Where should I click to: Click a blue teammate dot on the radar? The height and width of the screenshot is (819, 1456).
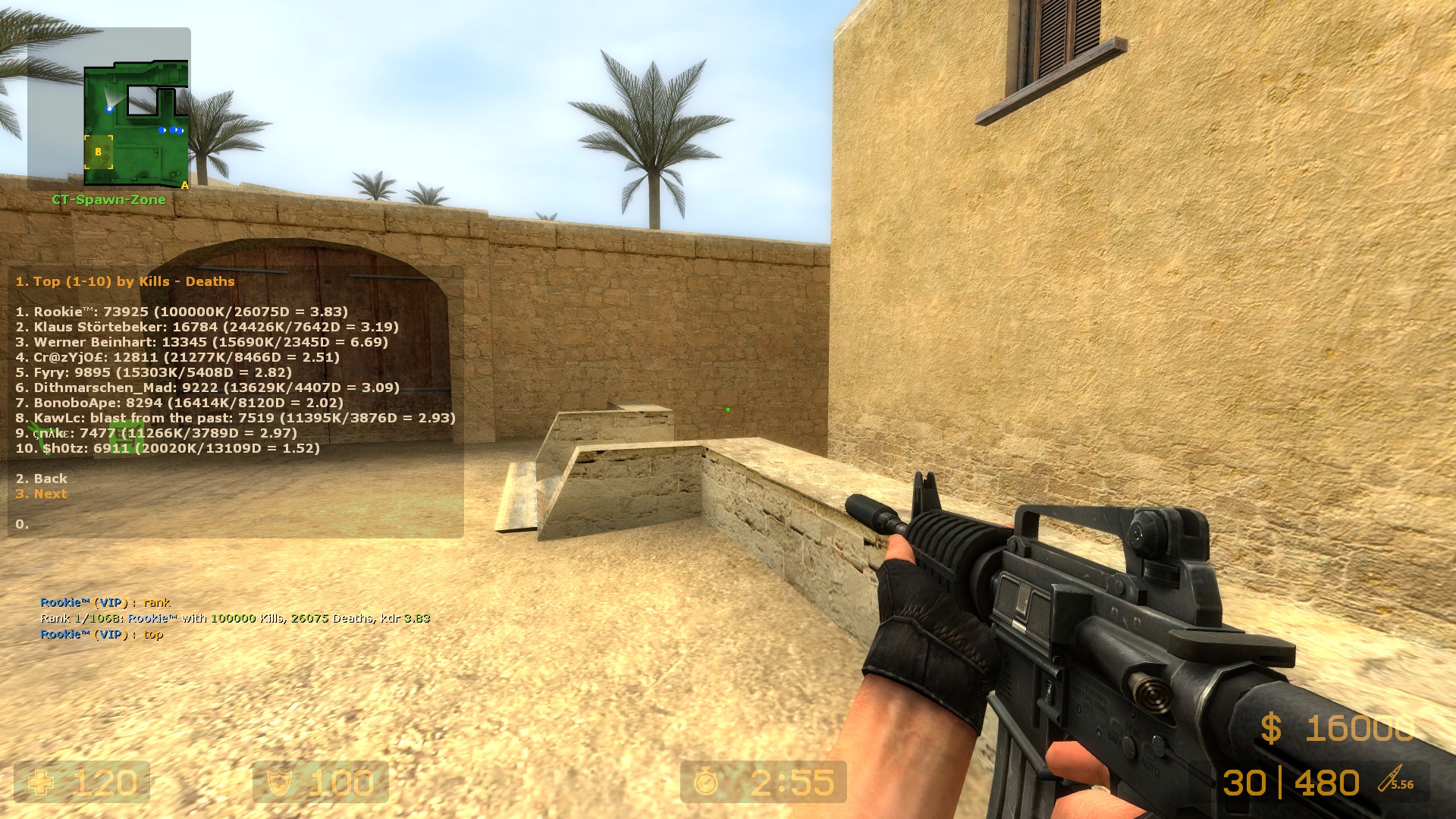[x=163, y=130]
